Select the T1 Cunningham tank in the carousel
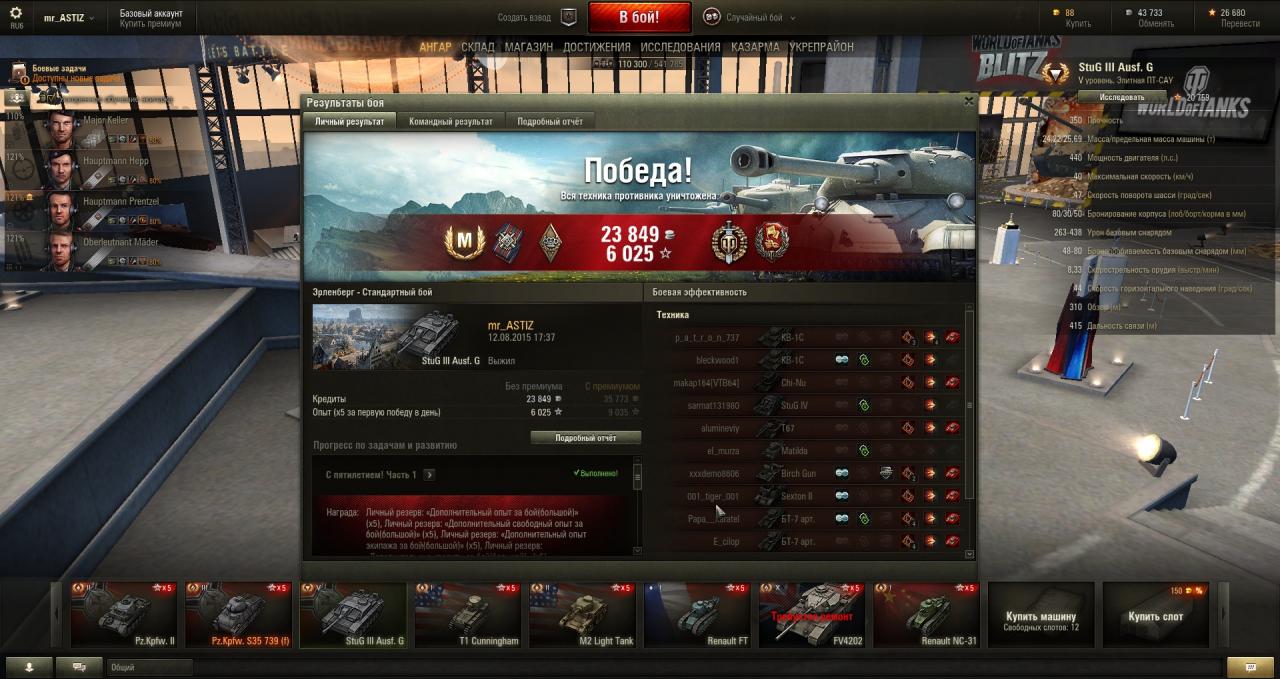1280x679 pixels. point(468,615)
